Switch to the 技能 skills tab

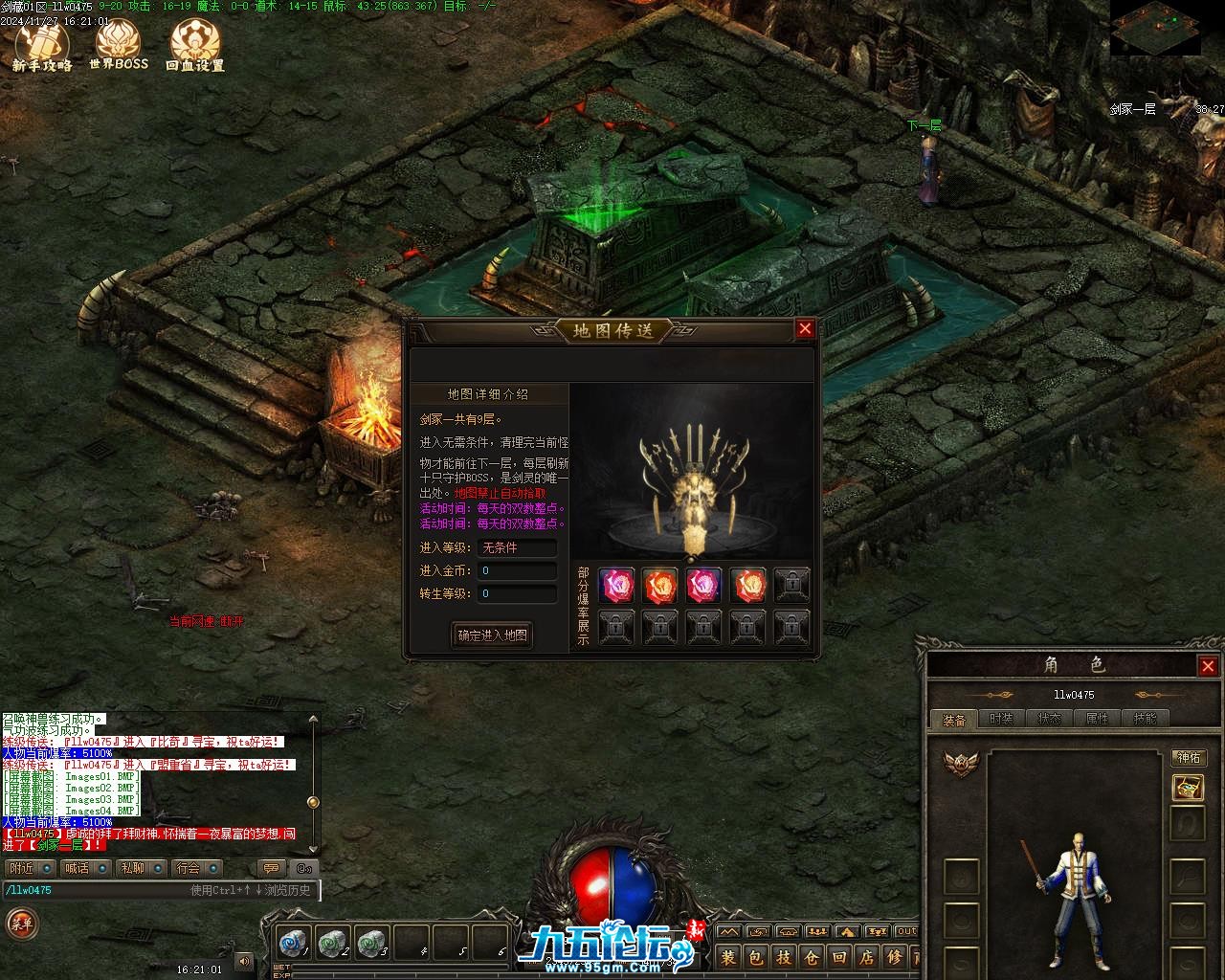1145,719
